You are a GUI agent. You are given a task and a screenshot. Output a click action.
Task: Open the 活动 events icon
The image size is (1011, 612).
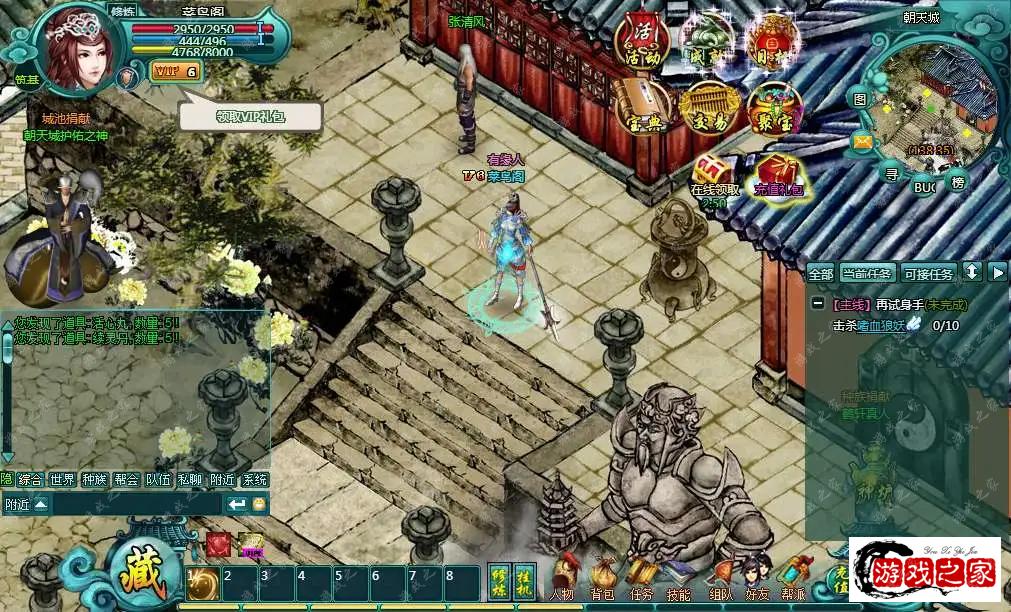[x=642, y=39]
